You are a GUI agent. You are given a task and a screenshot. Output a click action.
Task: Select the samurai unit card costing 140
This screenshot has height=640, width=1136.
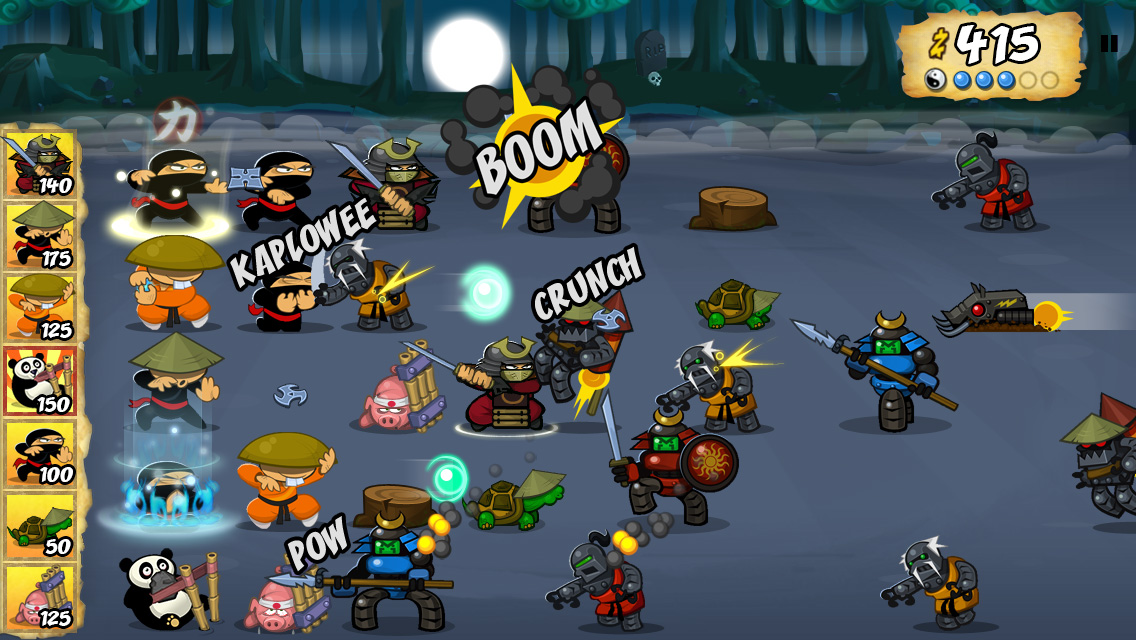pyautogui.click(x=40, y=164)
